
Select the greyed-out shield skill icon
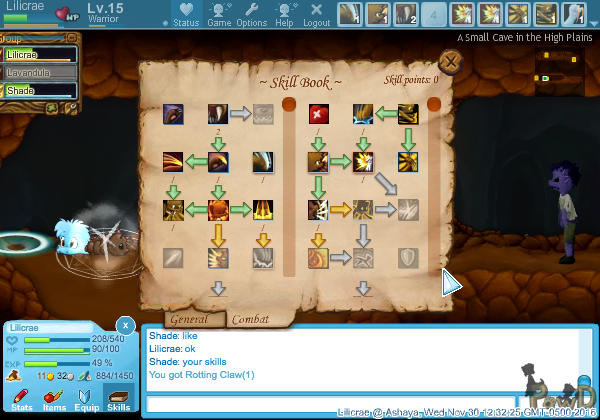408,258
